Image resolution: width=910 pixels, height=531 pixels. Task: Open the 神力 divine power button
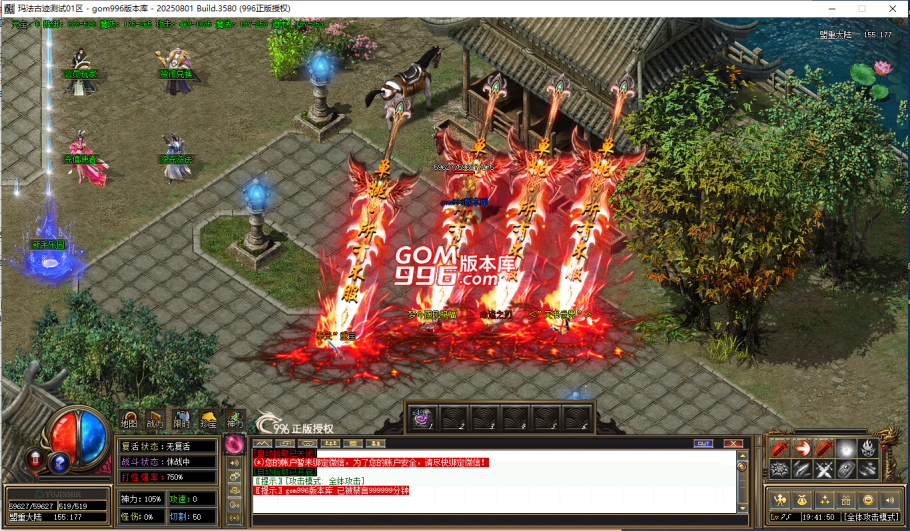point(234,421)
